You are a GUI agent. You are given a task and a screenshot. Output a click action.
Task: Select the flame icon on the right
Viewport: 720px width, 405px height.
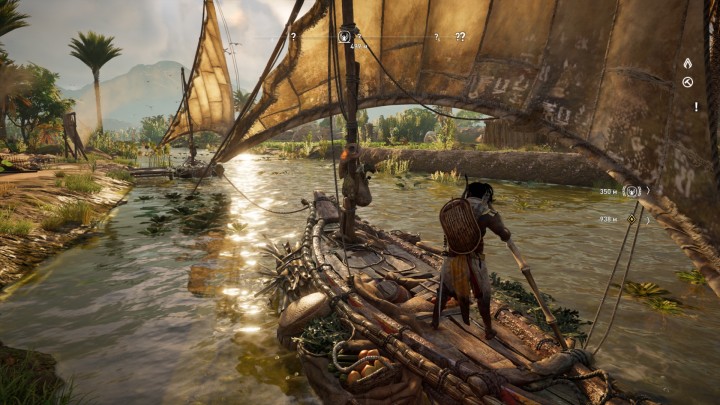687,63
